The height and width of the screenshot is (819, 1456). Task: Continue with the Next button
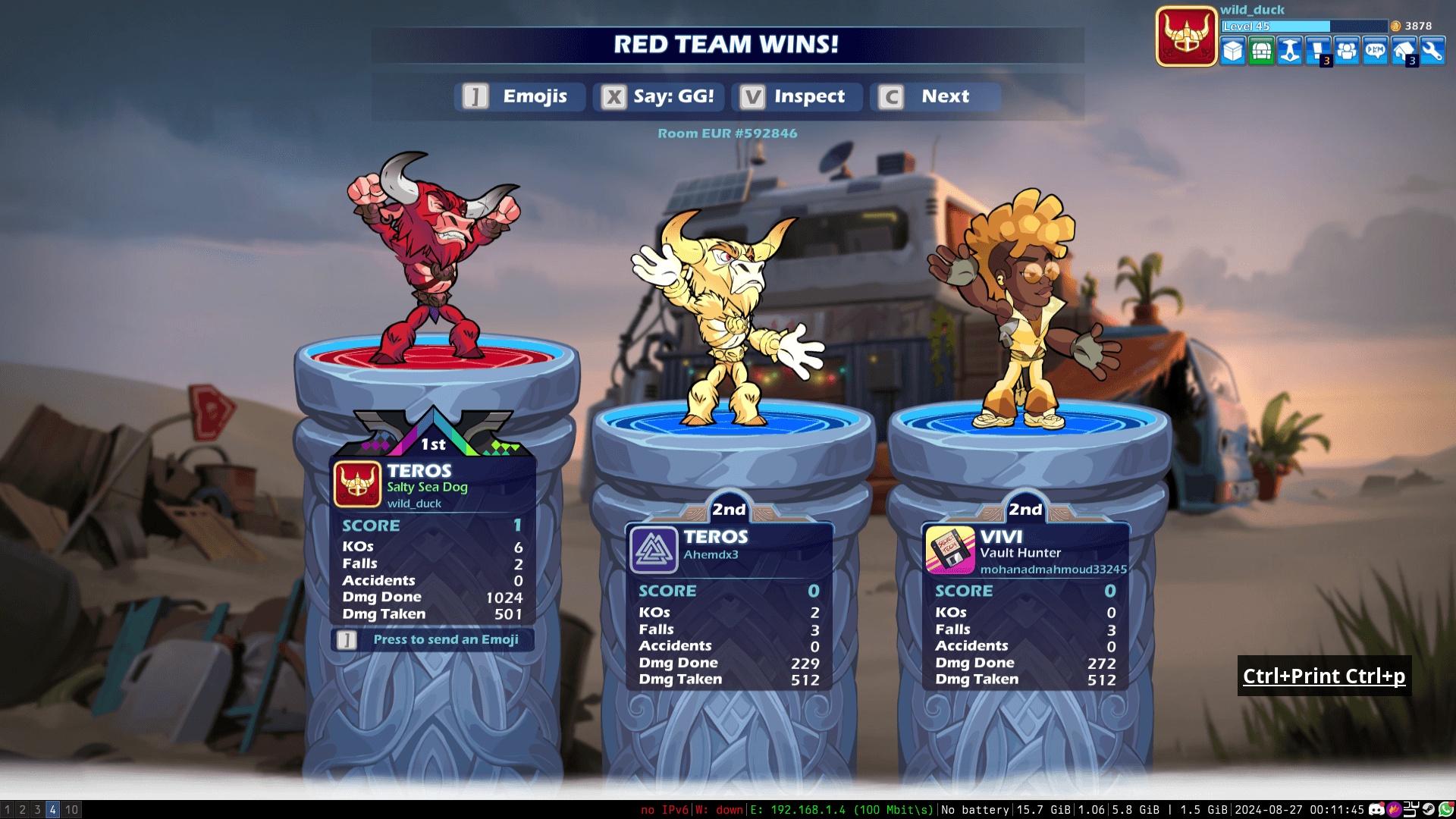tap(934, 96)
